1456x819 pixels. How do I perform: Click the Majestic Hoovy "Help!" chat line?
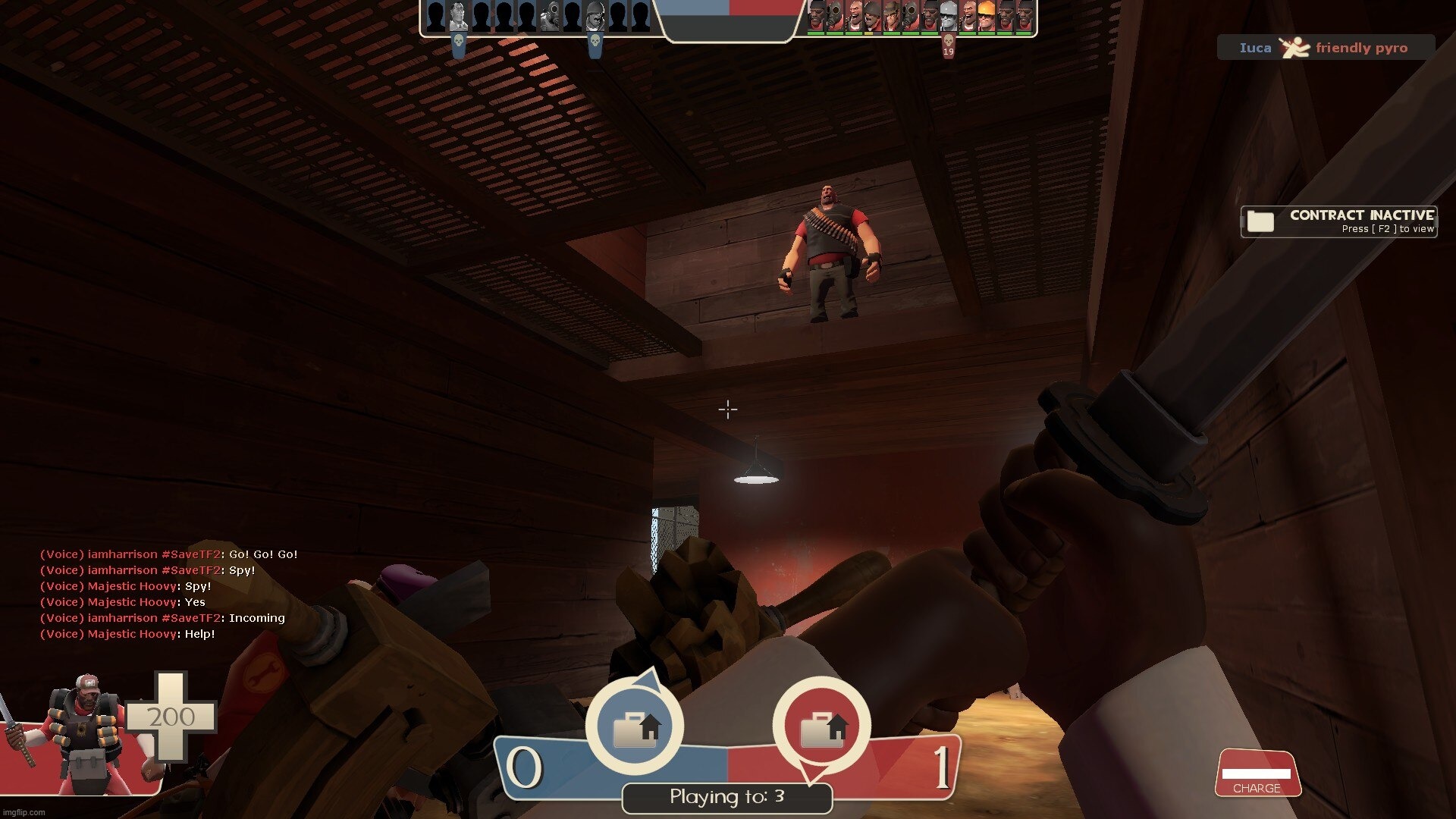pos(127,634)
